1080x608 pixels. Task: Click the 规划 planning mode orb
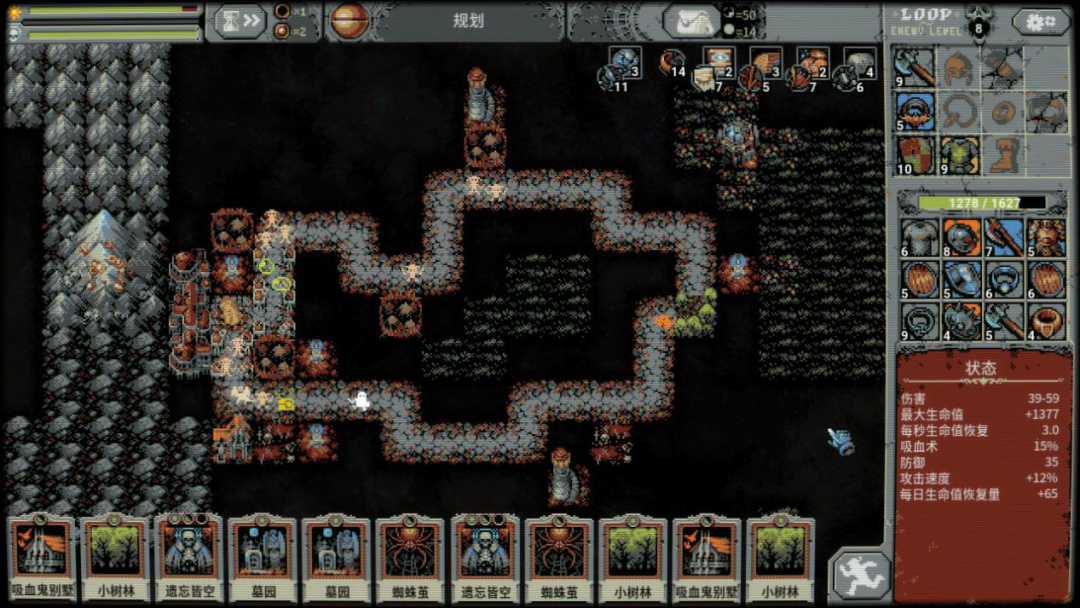(x=350, y=21)
